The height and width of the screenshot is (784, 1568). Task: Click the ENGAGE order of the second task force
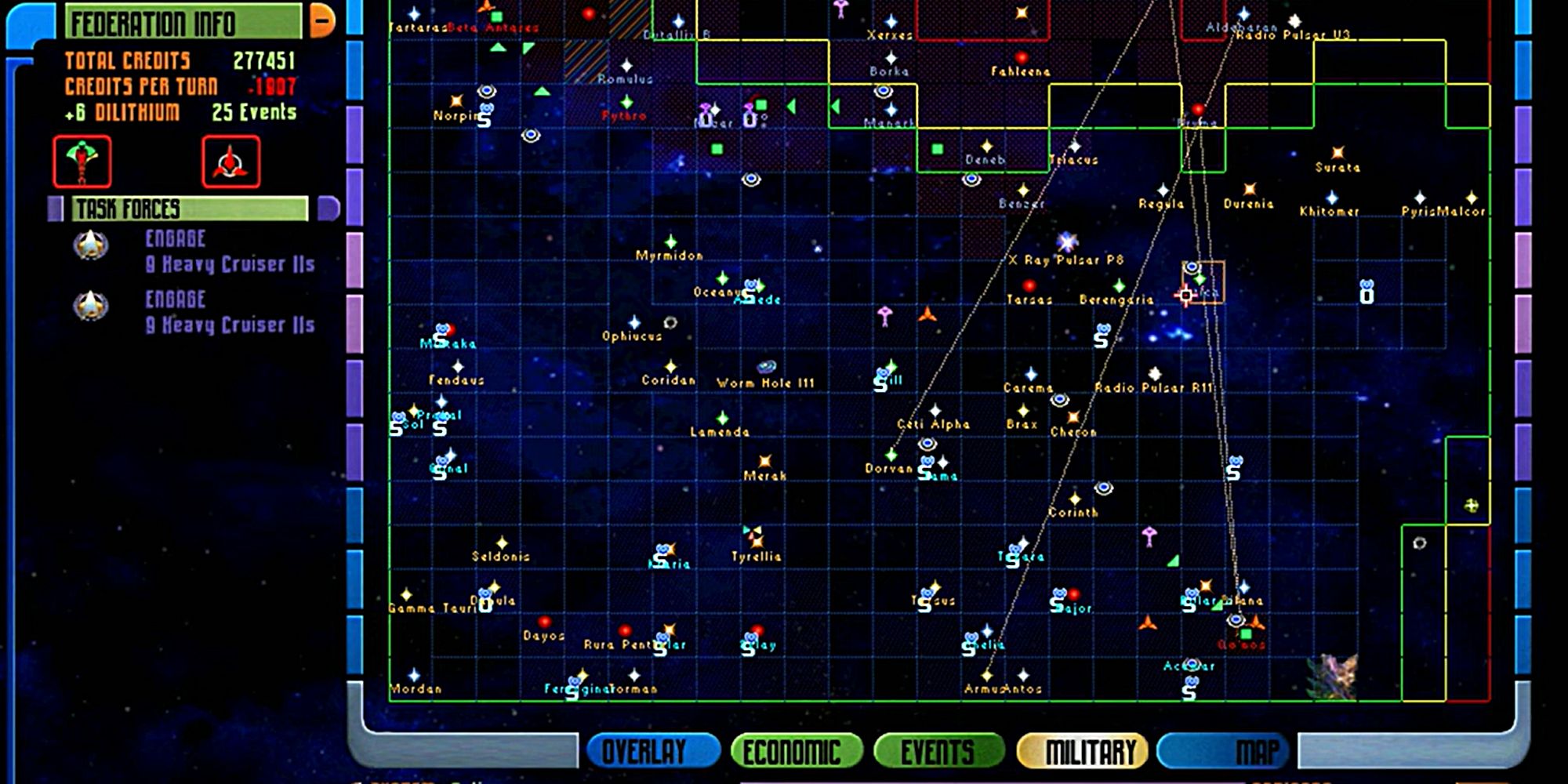pos(174,299)
